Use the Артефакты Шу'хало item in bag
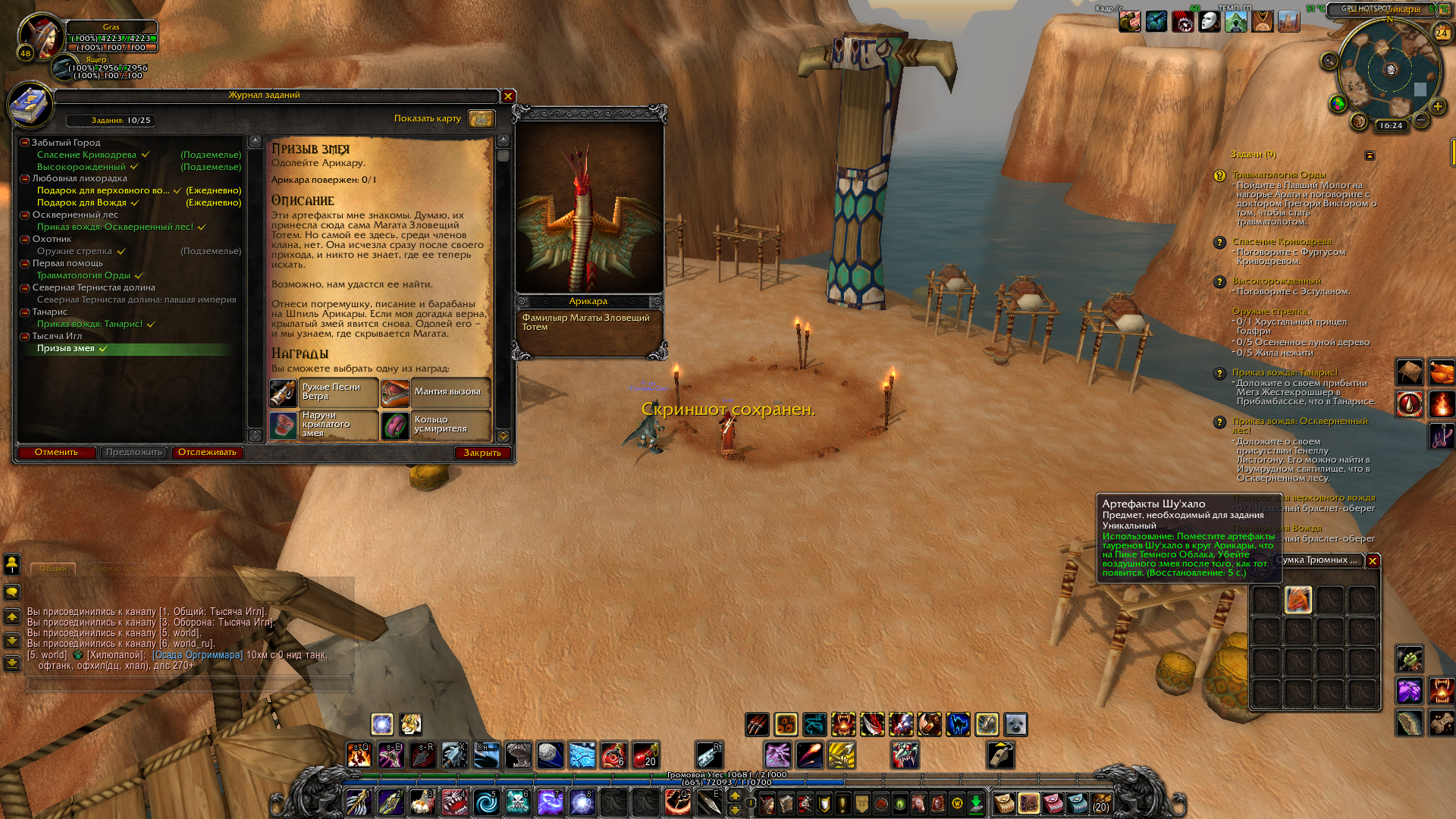 pyautogui.click(x=1298, y=600)
